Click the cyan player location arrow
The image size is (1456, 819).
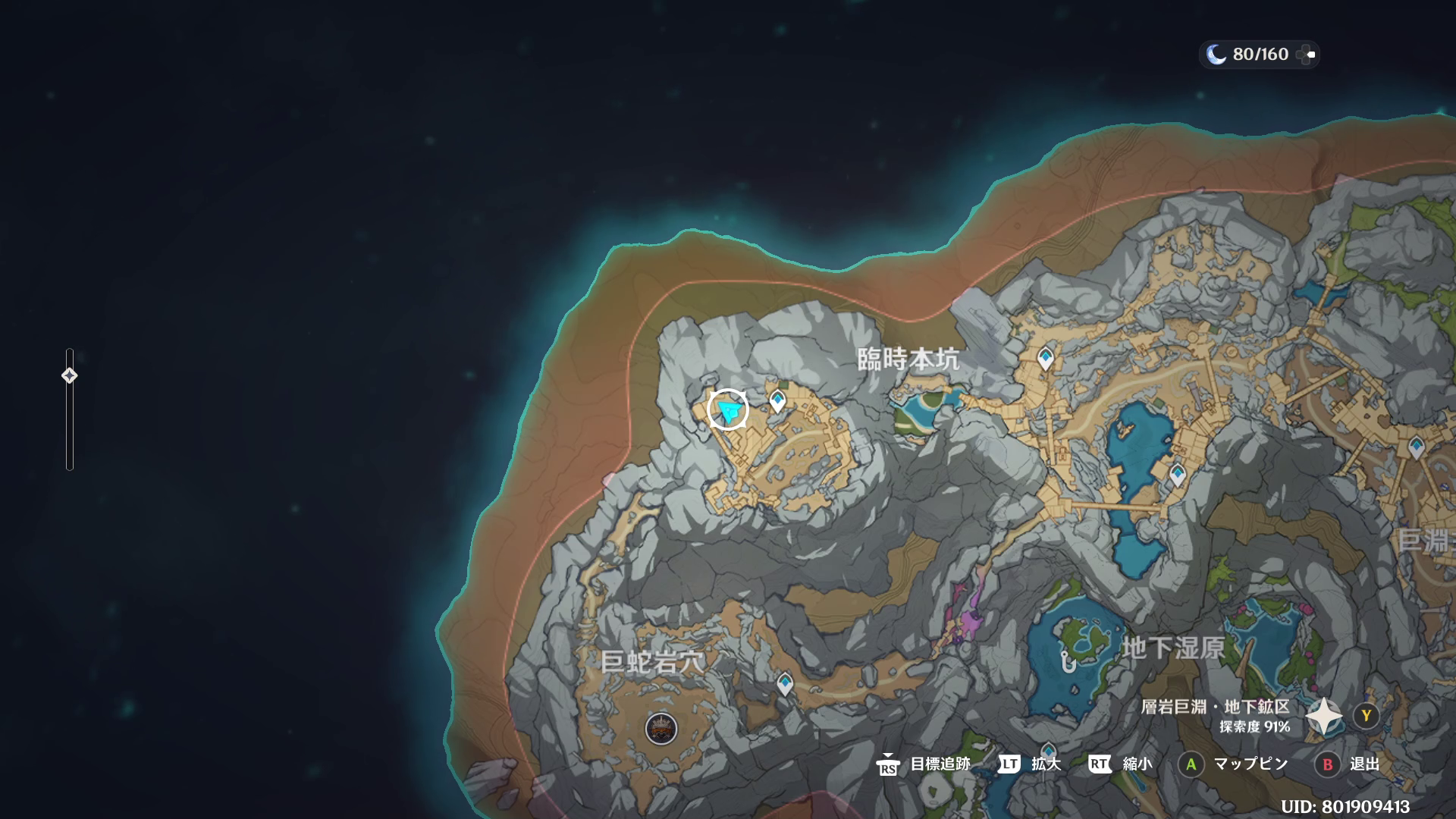(x=729, y=410)
